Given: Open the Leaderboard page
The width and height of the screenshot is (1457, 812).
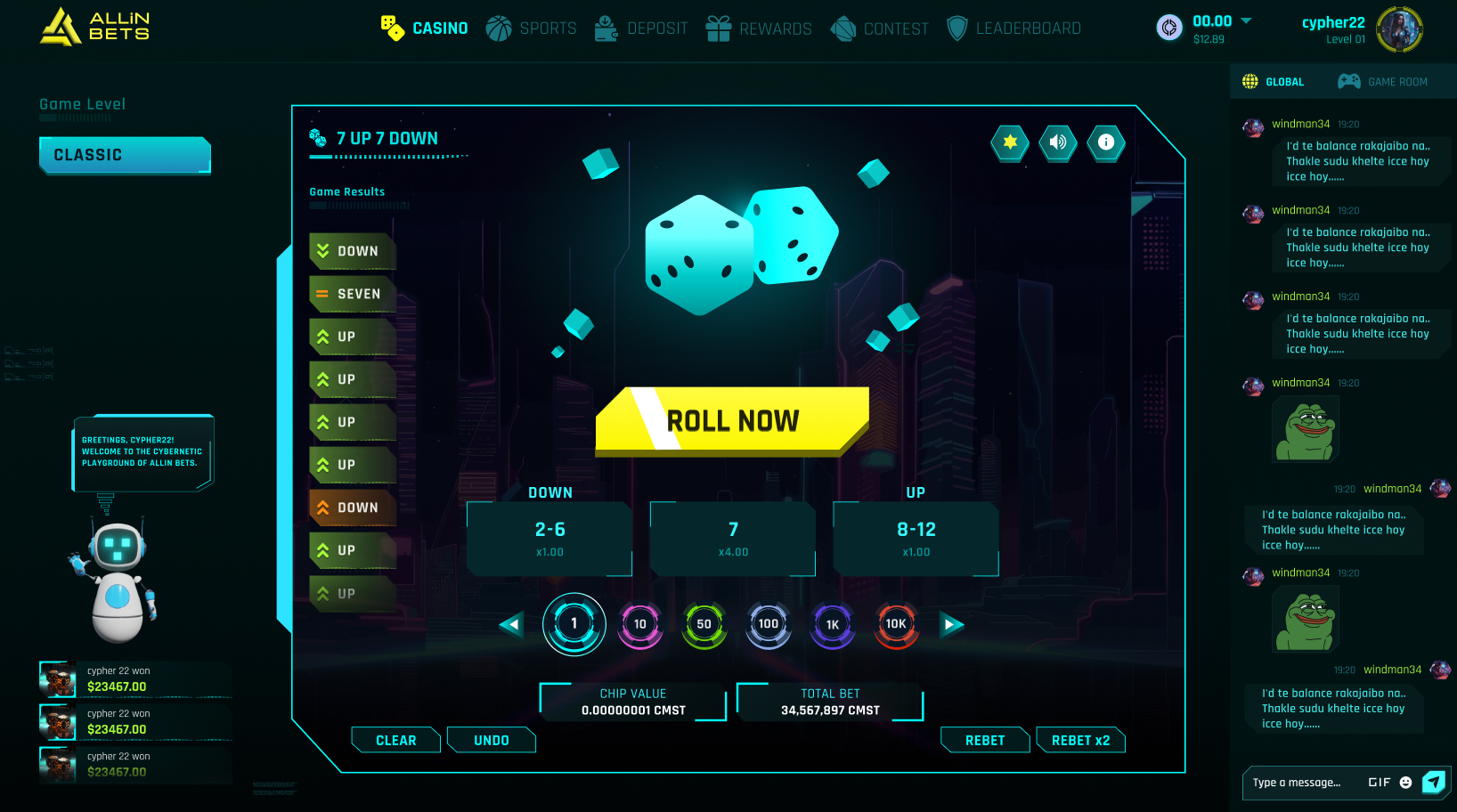Looking at the screenshot, I should point(1013,28).
